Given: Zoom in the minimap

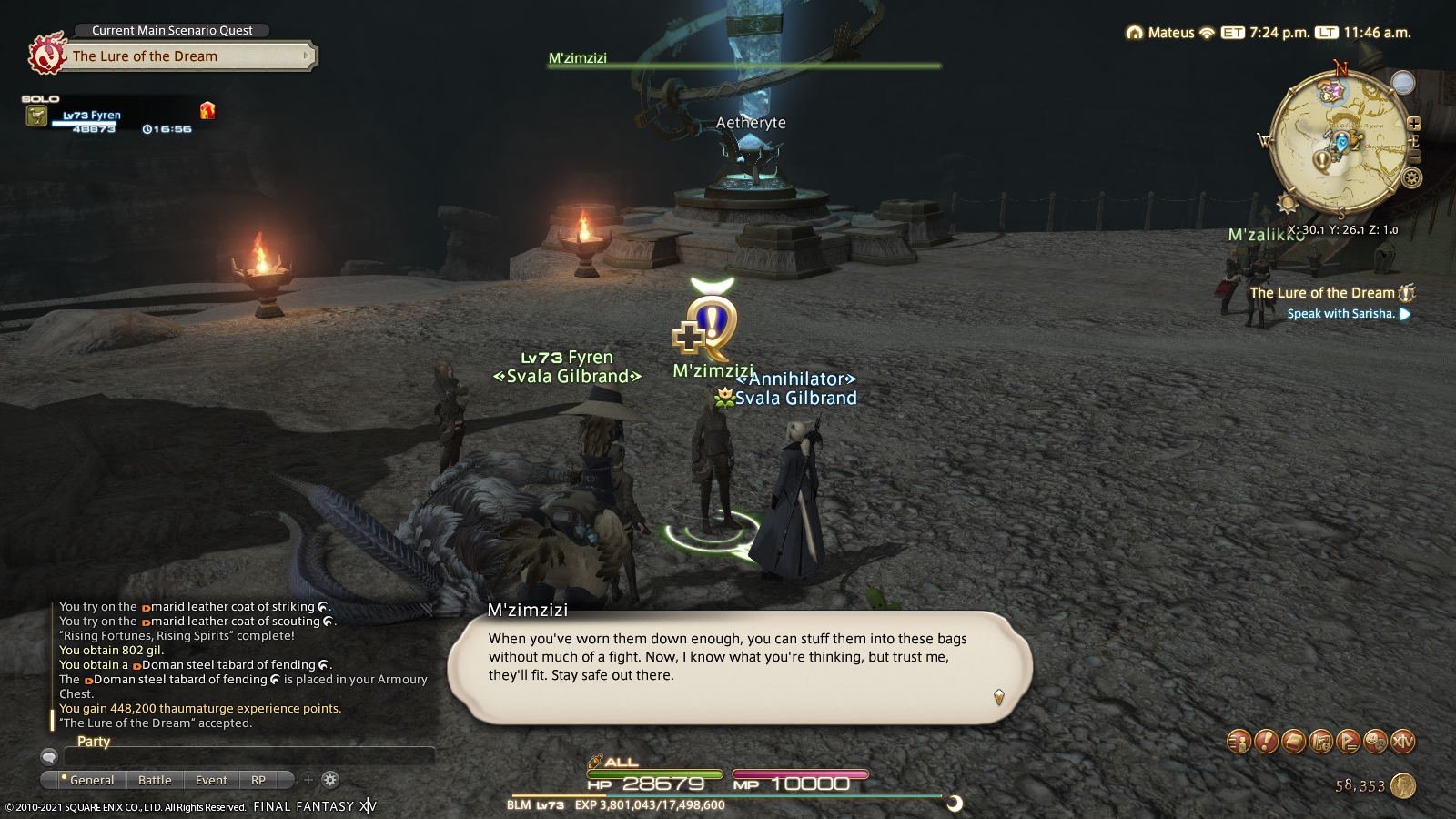Looking at the screenshot, I should (x=1413, y=124).
